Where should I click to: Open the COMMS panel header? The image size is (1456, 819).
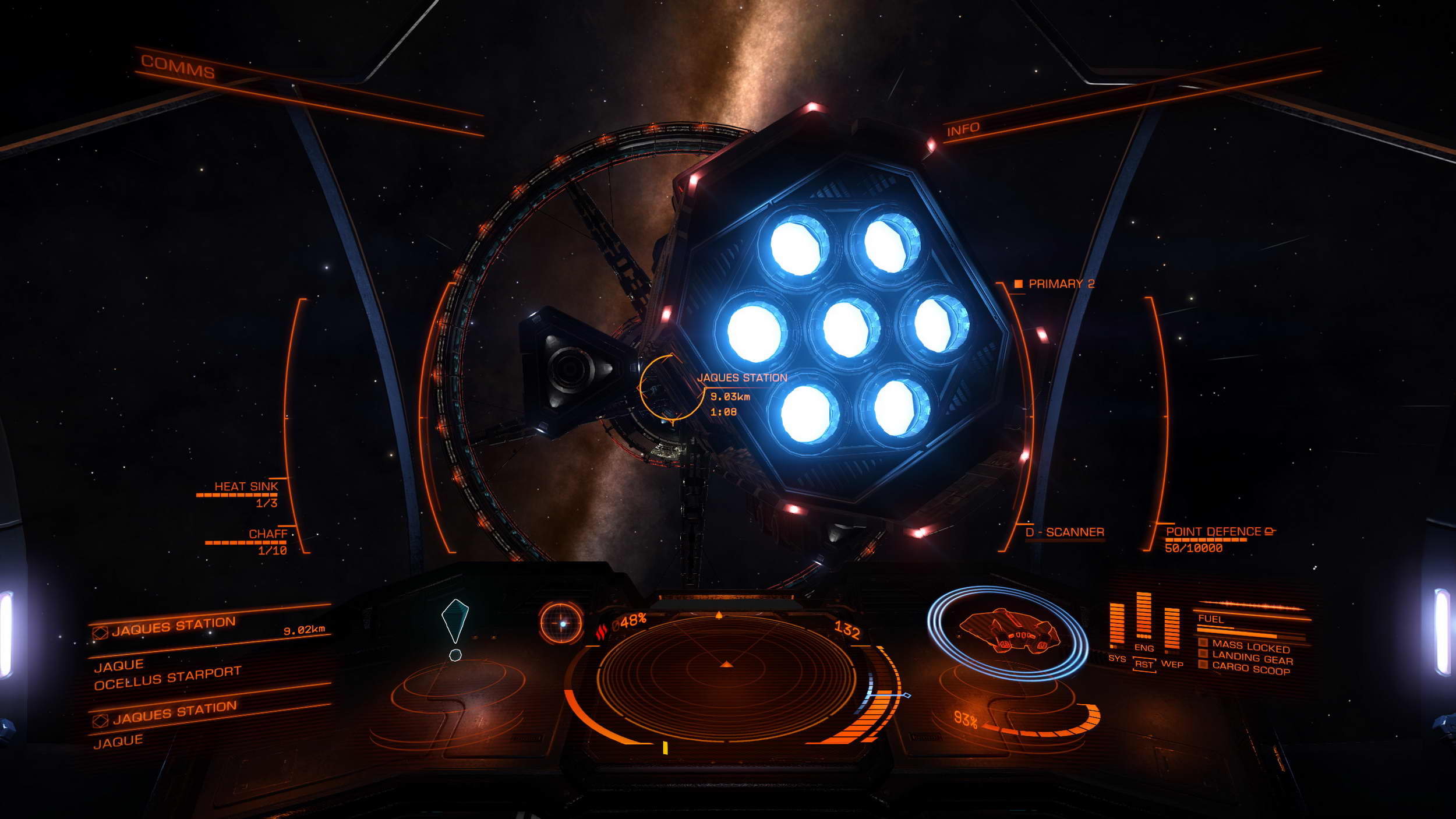click(x=178, y=67)
